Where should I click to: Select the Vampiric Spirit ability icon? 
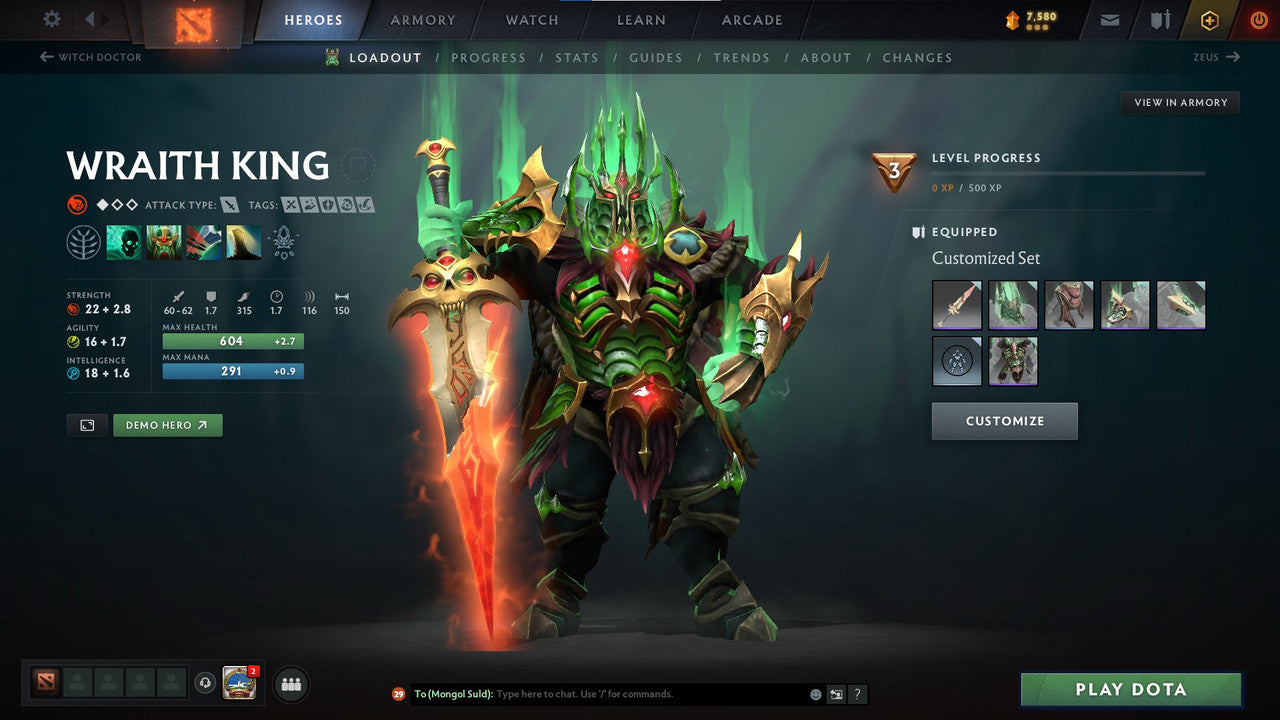(x=163, y=242)
